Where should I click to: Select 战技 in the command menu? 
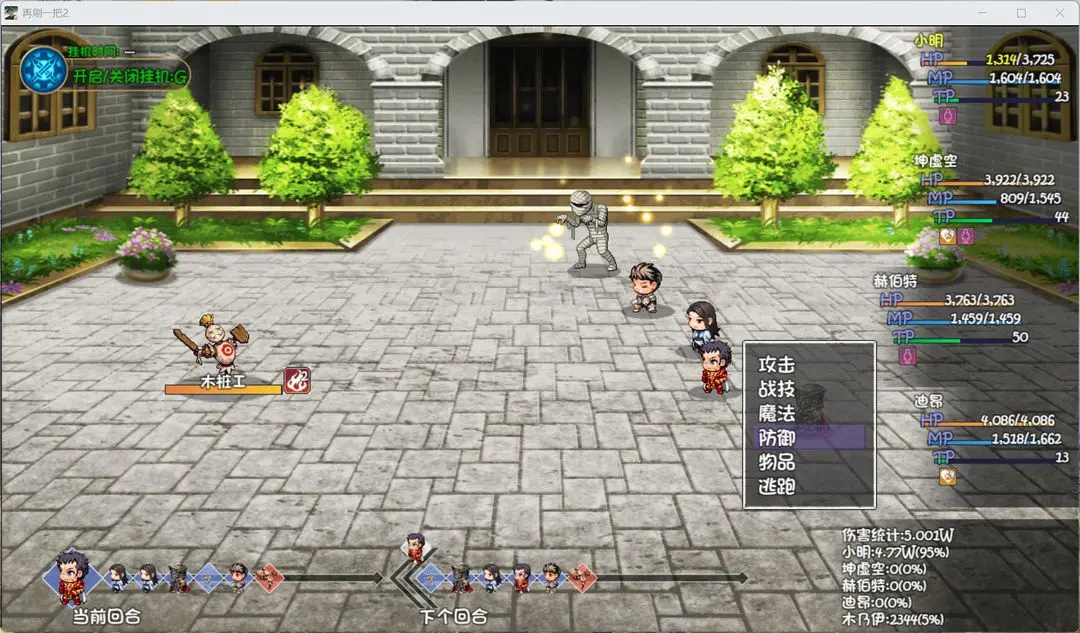point(777,389)
